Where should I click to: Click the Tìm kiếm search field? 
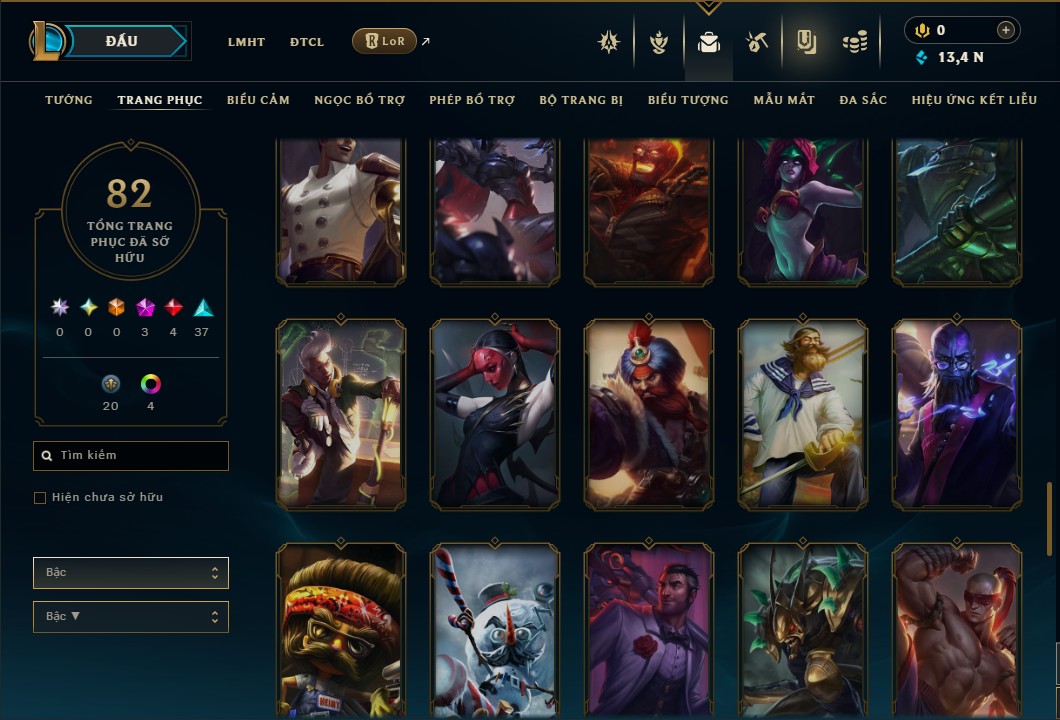[131, 456]
